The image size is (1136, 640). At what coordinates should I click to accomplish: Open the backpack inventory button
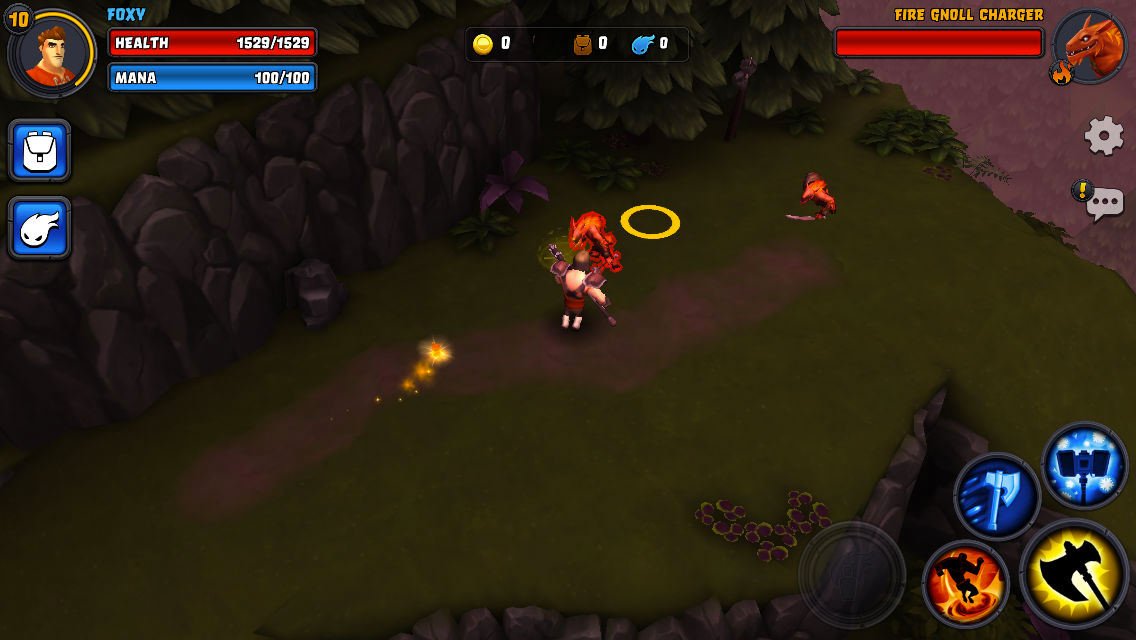pos(40,150)
